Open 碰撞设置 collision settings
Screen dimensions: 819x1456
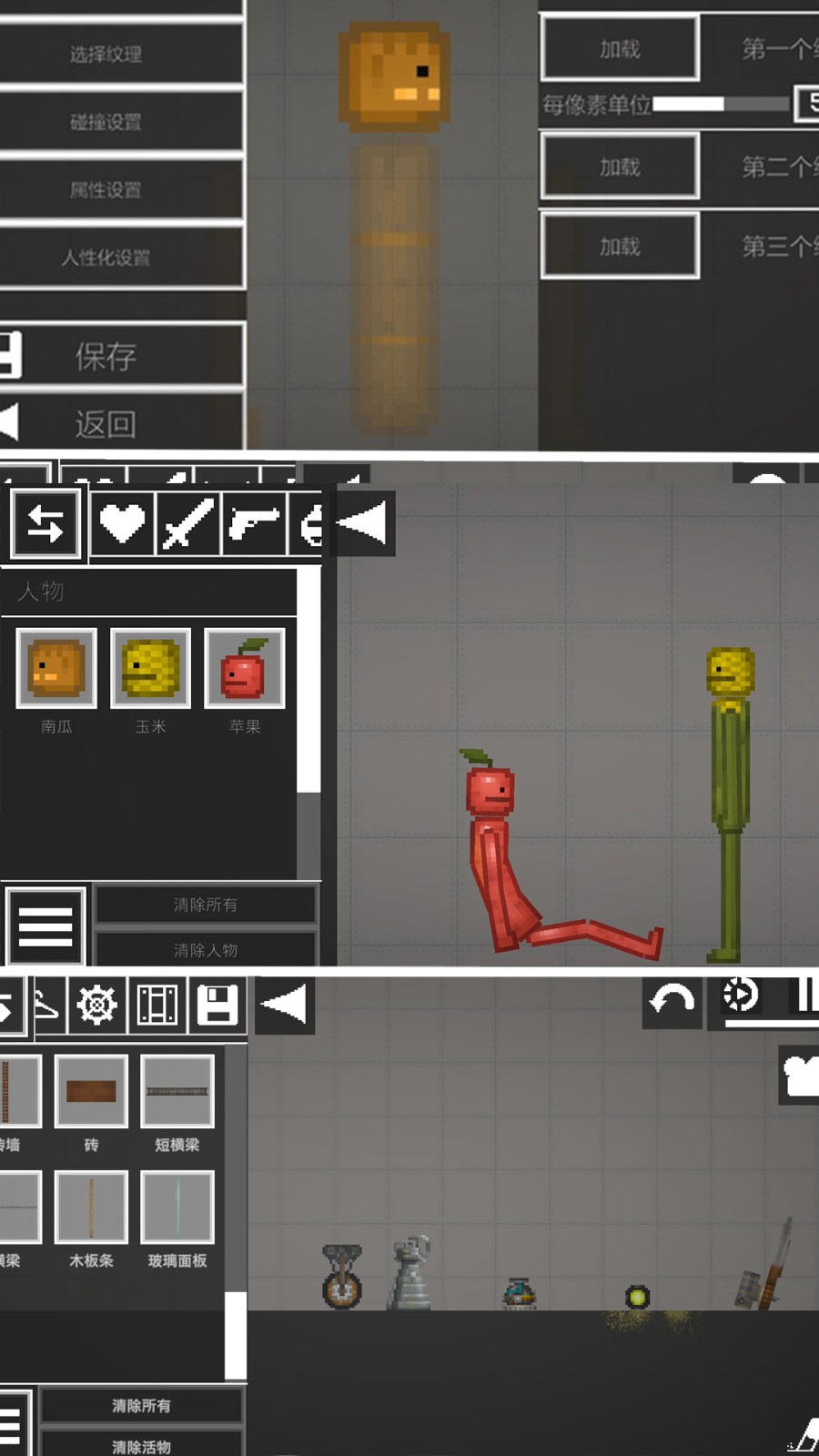tap(106, 122)
